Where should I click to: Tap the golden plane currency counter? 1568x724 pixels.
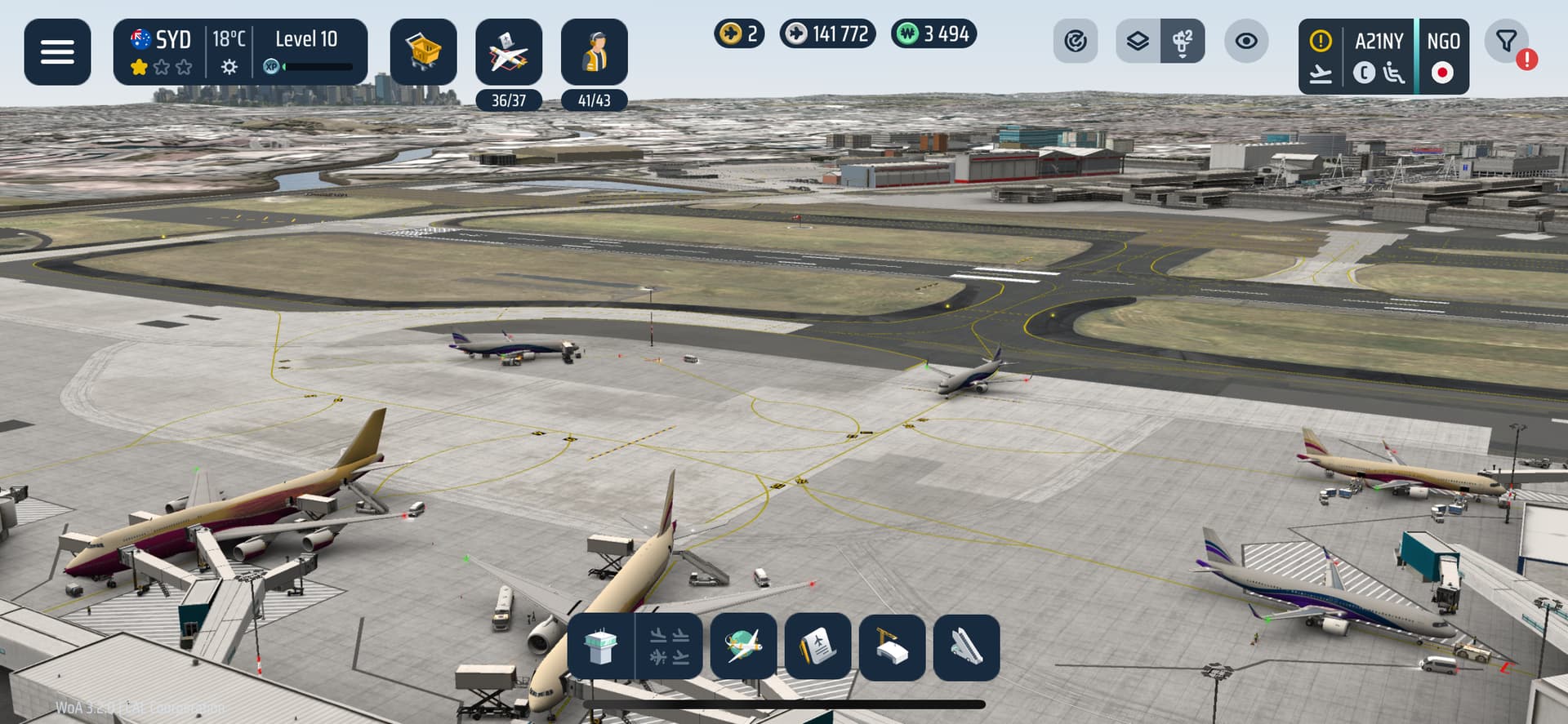pyautogui.click(x=739, y=34)
